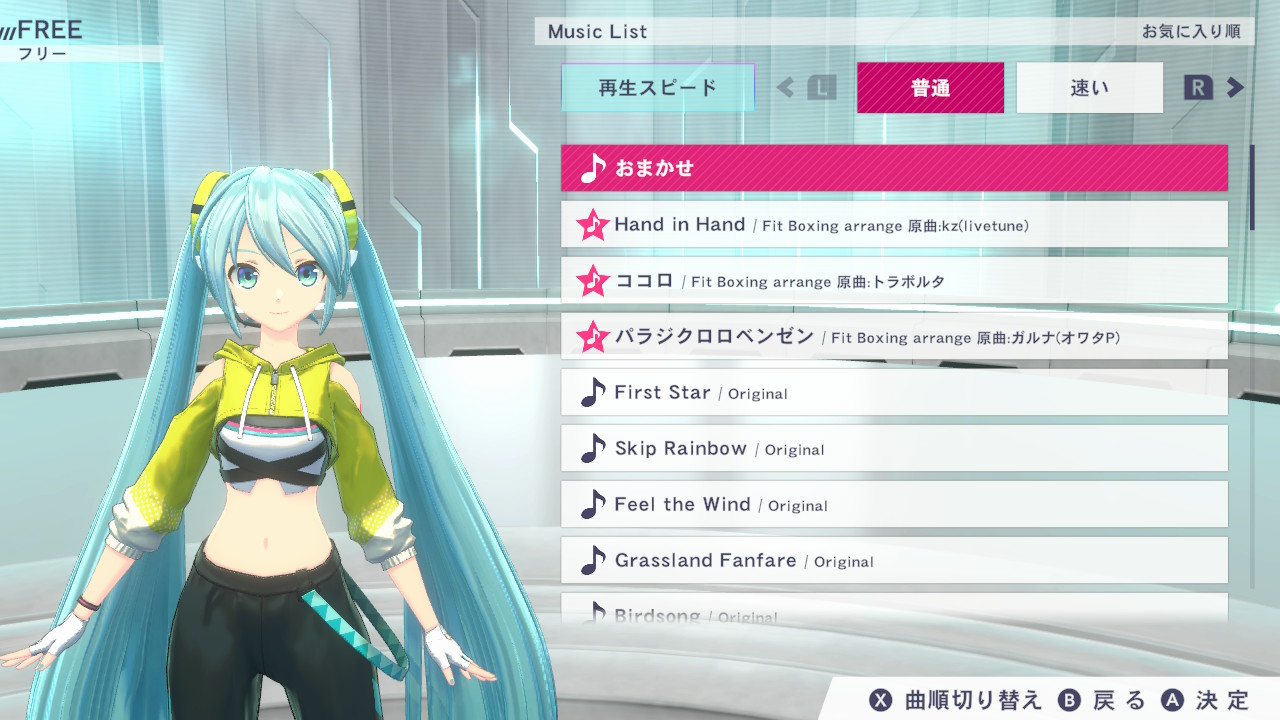The image size is (1280, 720).
Task: Switch speed to 普通
Action: [x=930, y=88]
